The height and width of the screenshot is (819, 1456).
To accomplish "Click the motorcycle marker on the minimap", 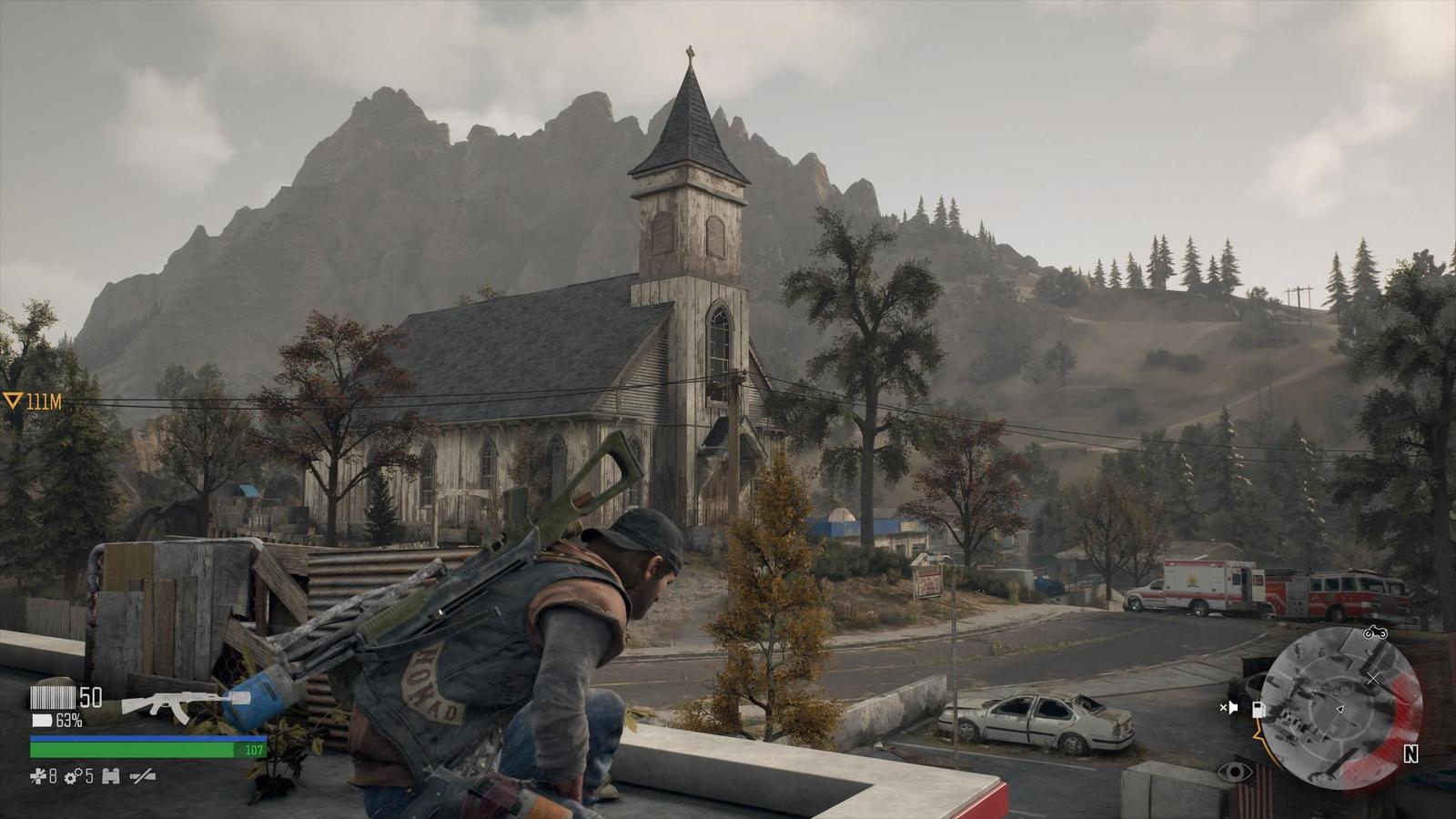I will pos(1374,632).
